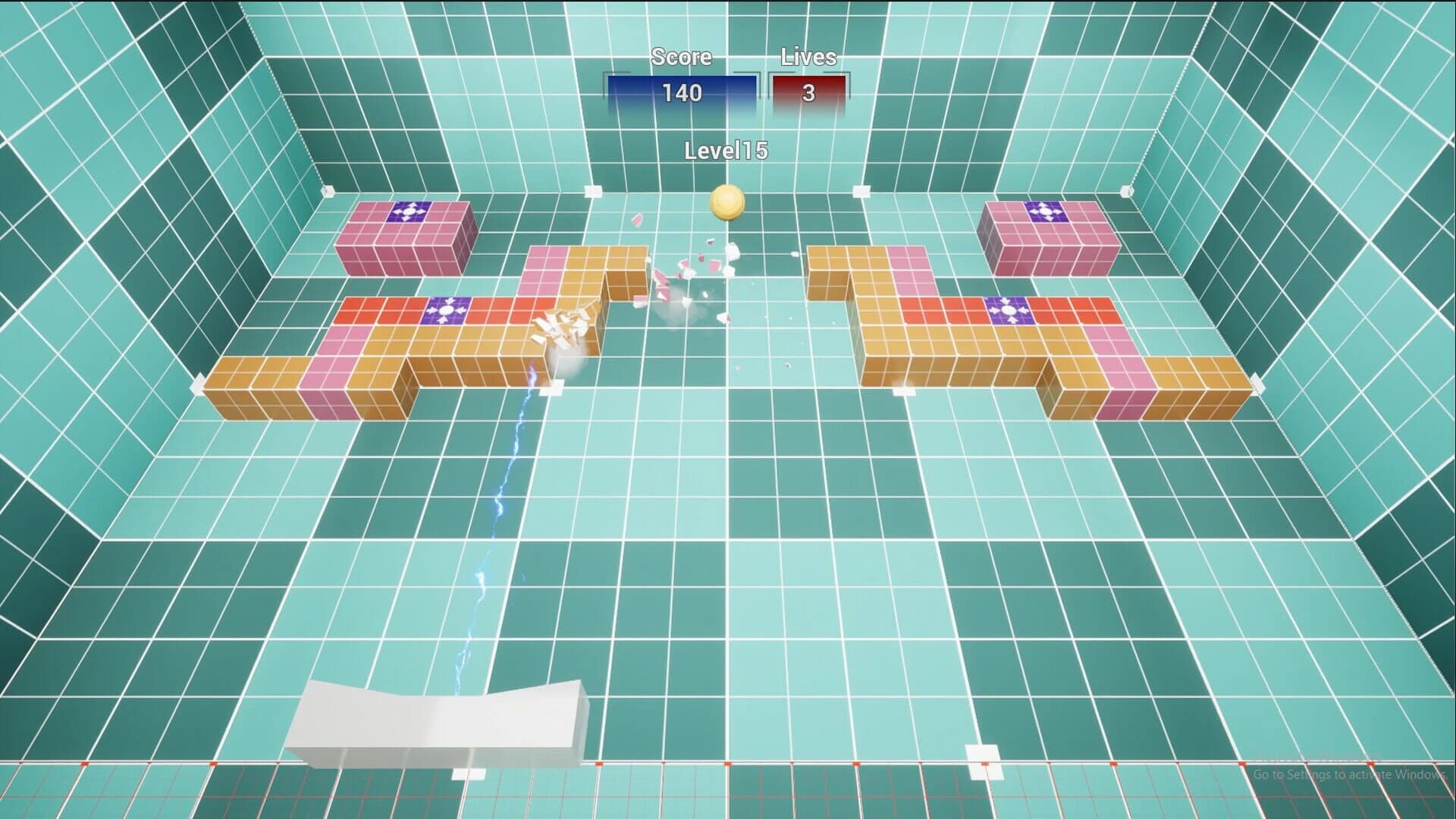Click the golden ball above the blocks
This screenshot has height=819, width=1456.
click(x=727, y=203)
